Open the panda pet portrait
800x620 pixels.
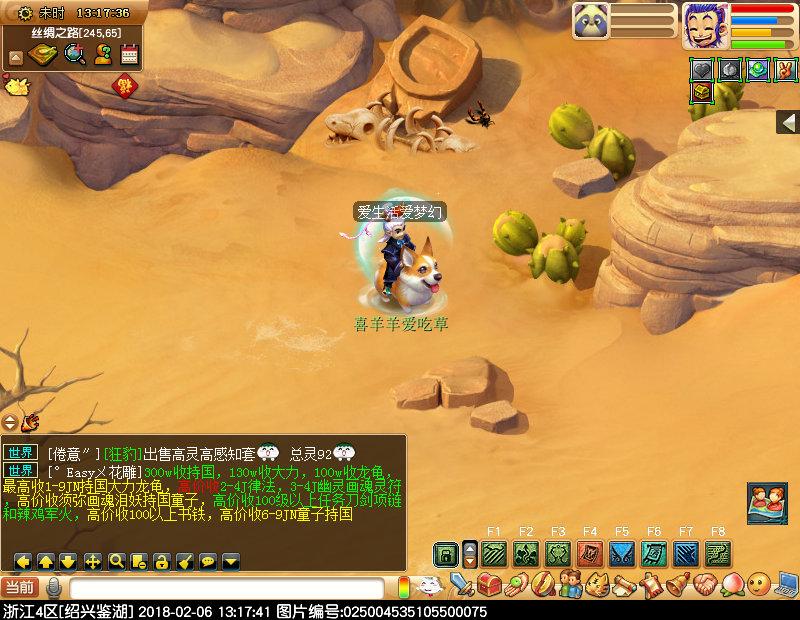click(x=591, y=21)
